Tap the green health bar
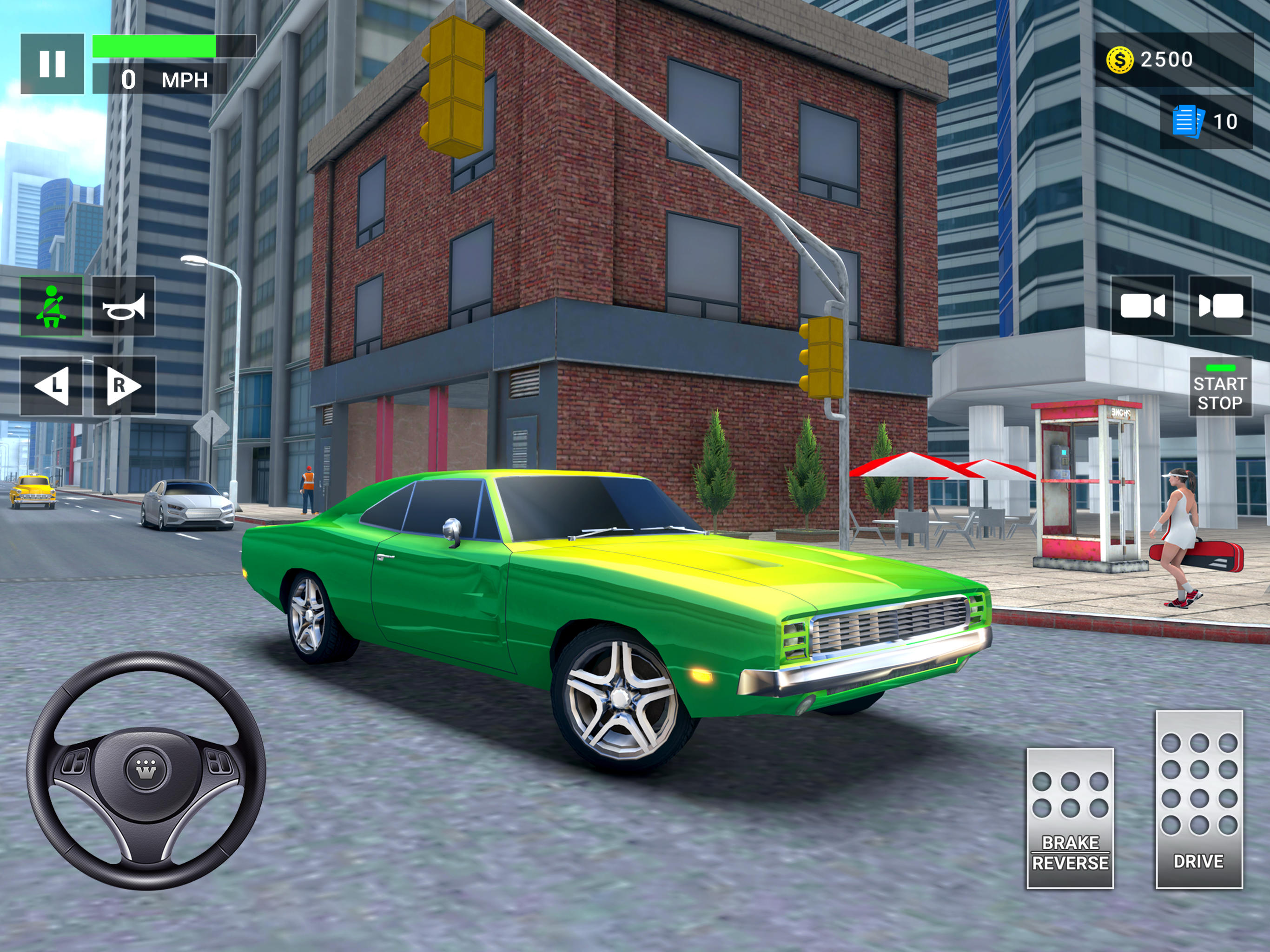The height and width of the screenshot is (952, 1270). [155, 46]
